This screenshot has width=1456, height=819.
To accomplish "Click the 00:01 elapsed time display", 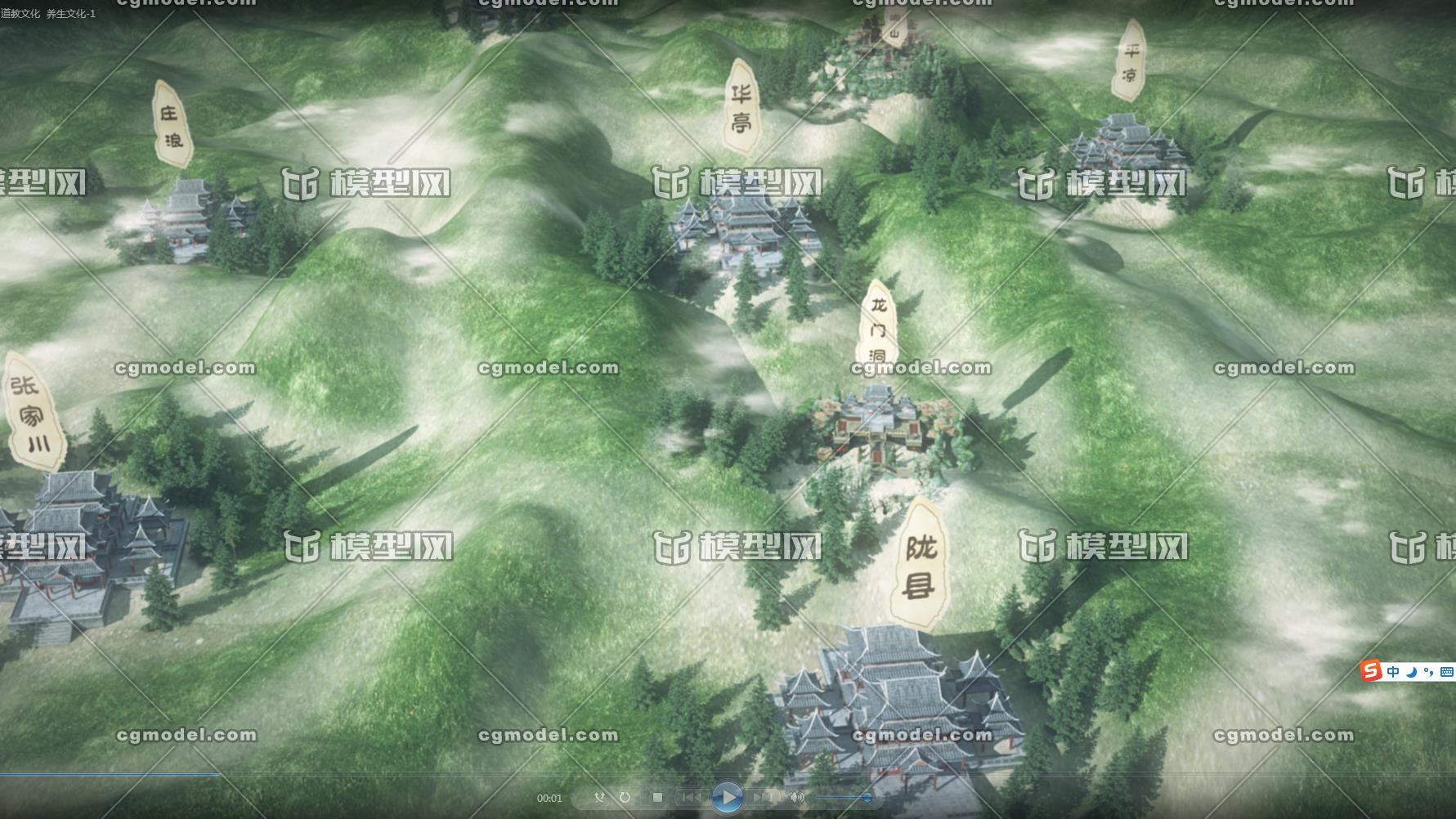I will click(x=550, y=797).
